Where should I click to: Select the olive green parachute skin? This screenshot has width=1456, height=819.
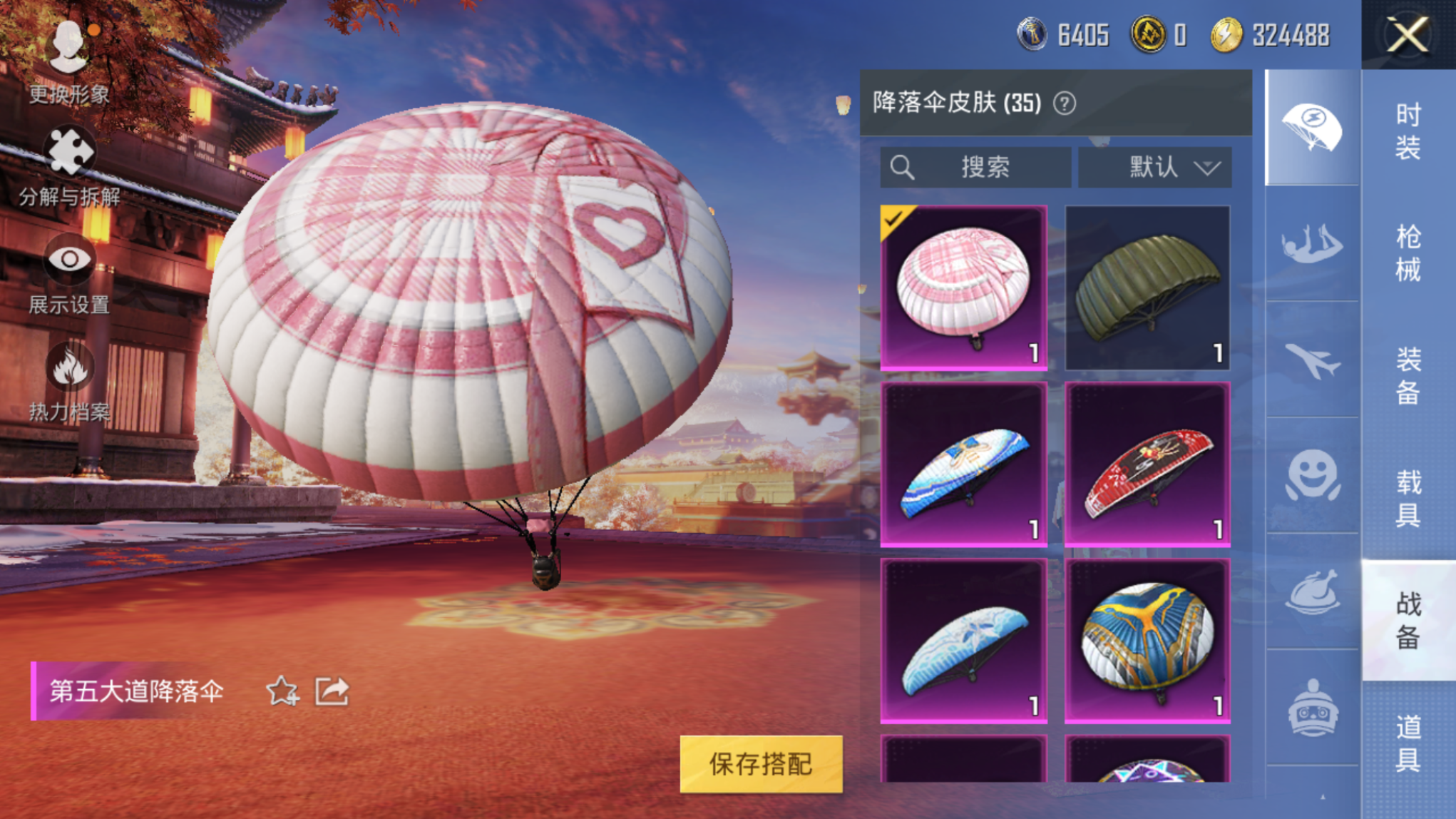click(x=1147, y=288)
